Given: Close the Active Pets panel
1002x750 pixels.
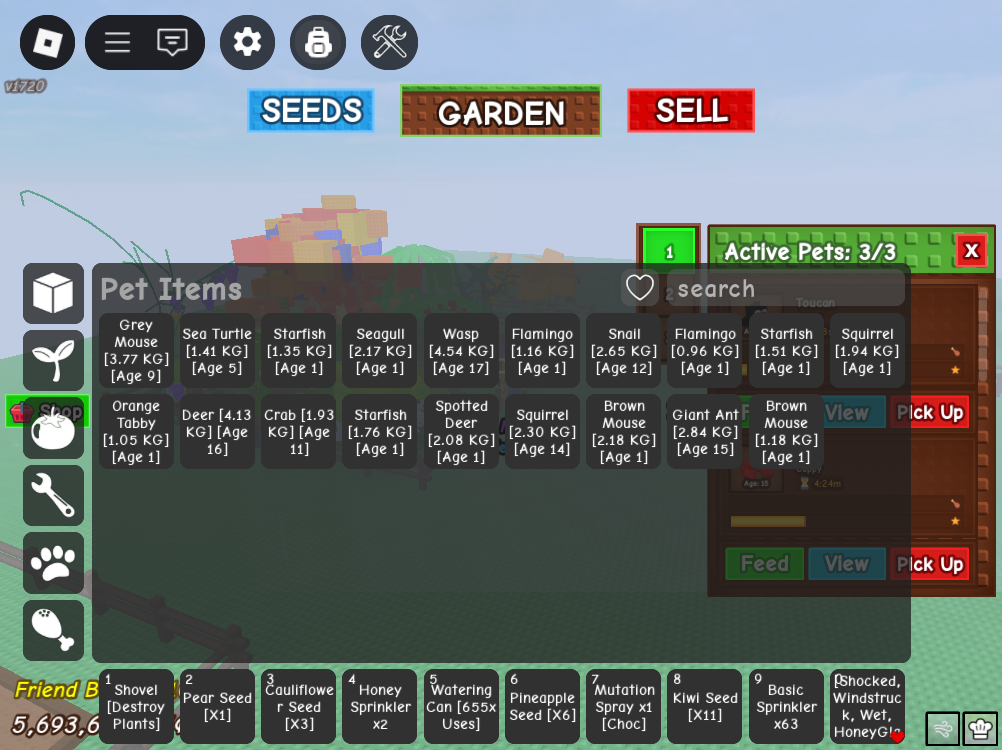Looking at the screenshot, I should [x=970, y=250].
